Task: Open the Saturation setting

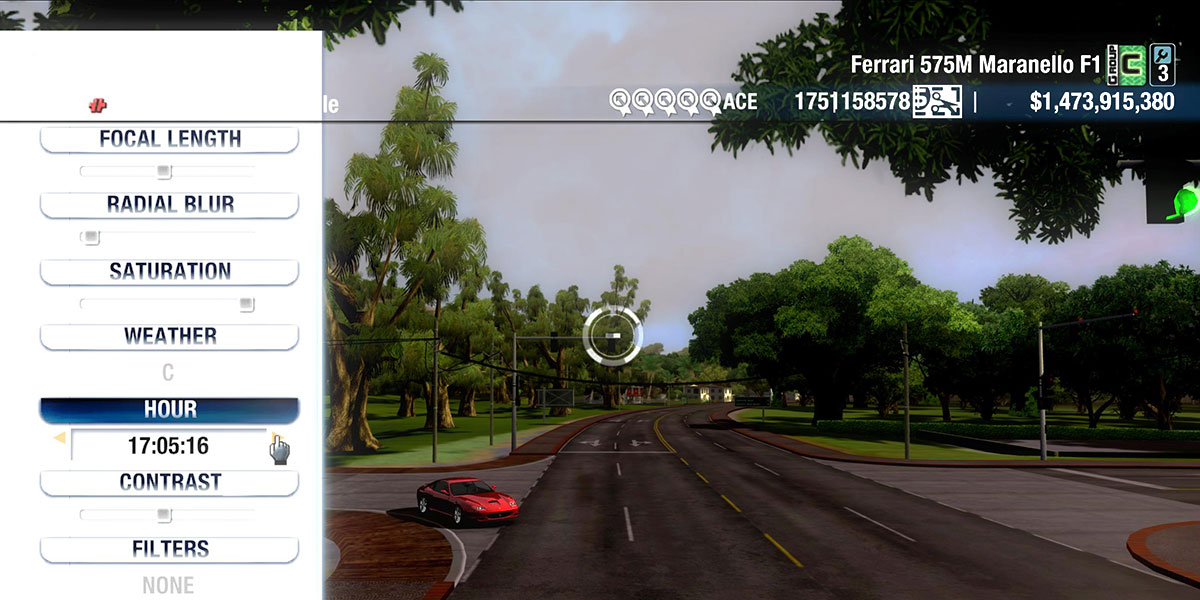Action: 169,271
